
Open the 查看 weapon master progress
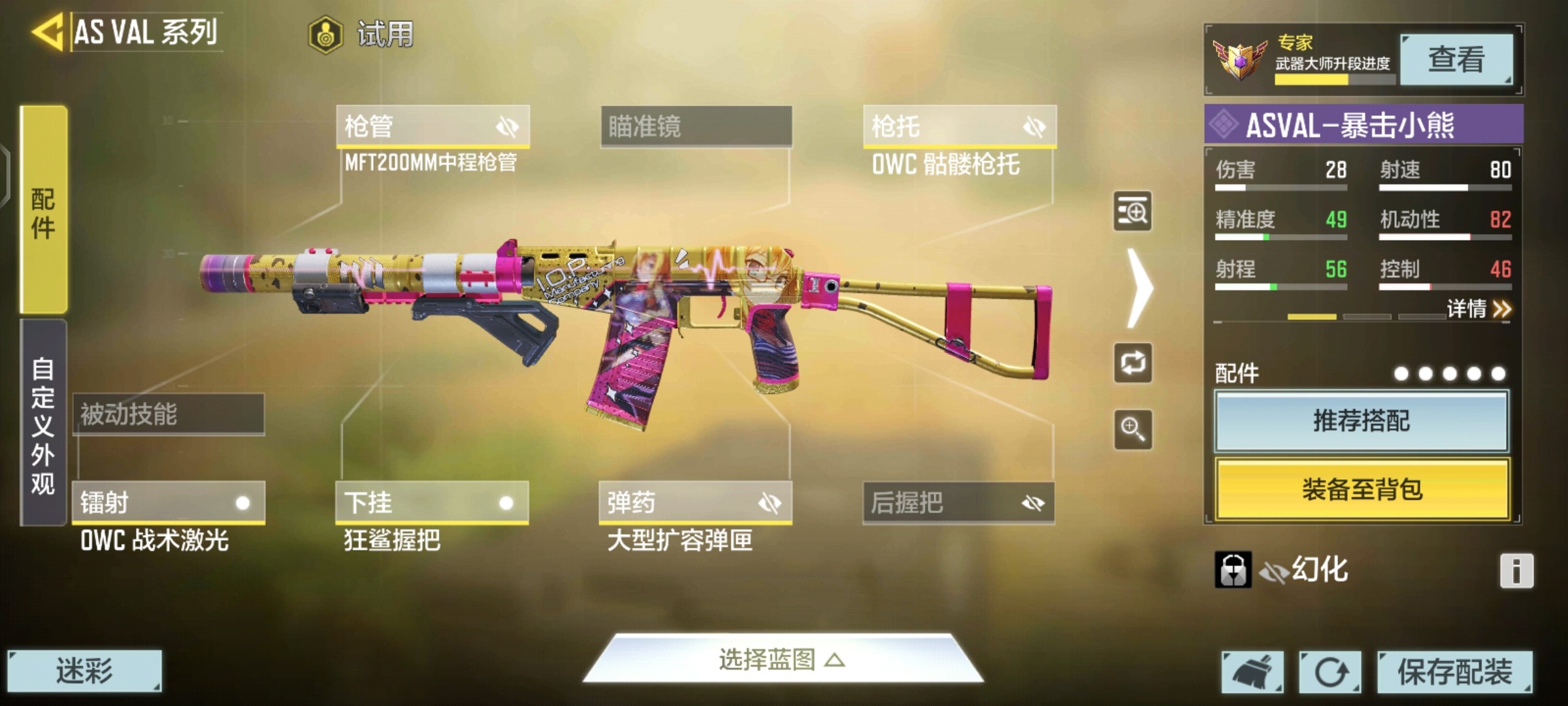tap(1456, 59)
